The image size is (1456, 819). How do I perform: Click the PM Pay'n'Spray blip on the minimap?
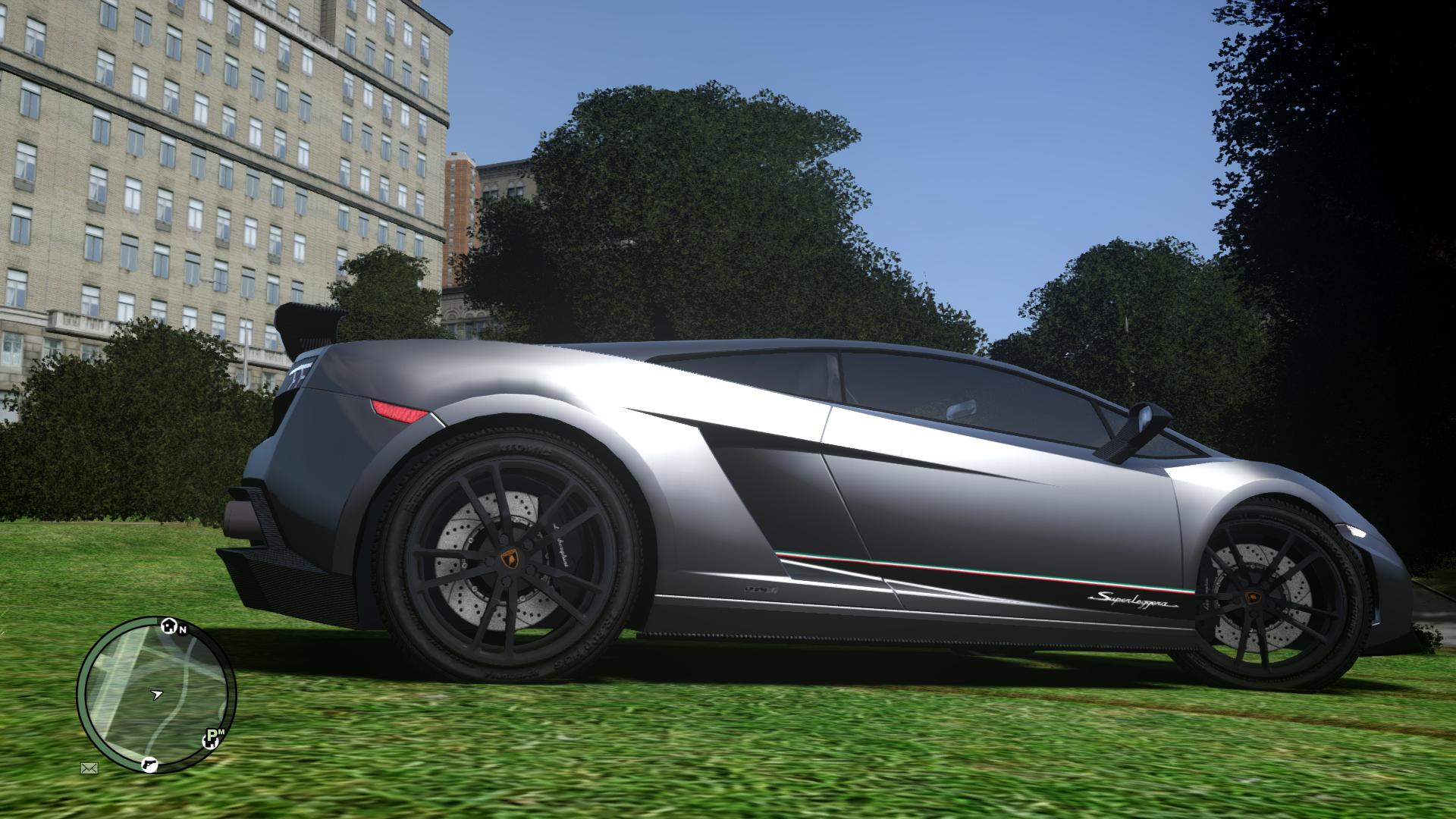(x=212, y=739)
